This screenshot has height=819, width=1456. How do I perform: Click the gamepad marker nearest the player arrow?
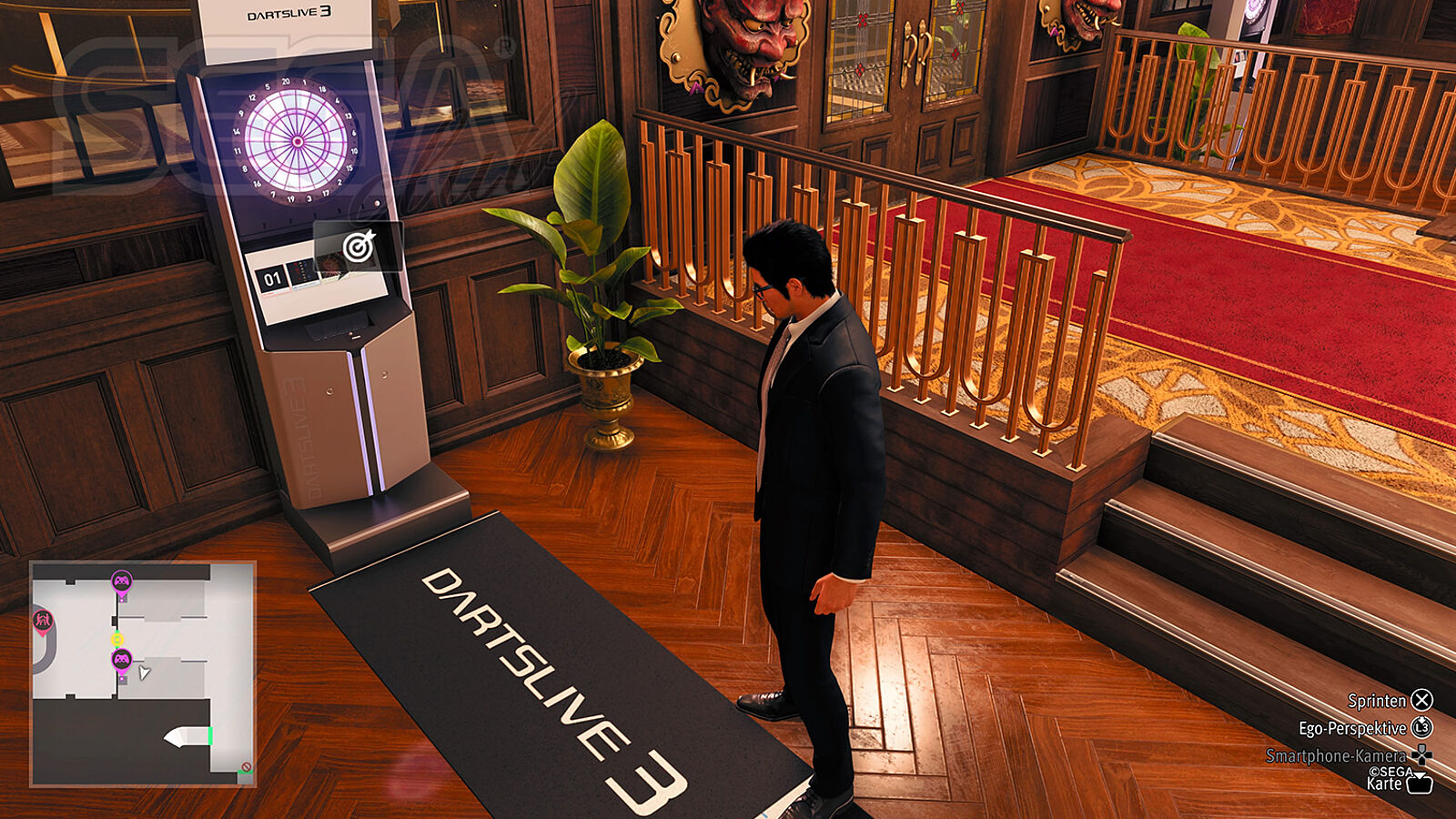121,659
